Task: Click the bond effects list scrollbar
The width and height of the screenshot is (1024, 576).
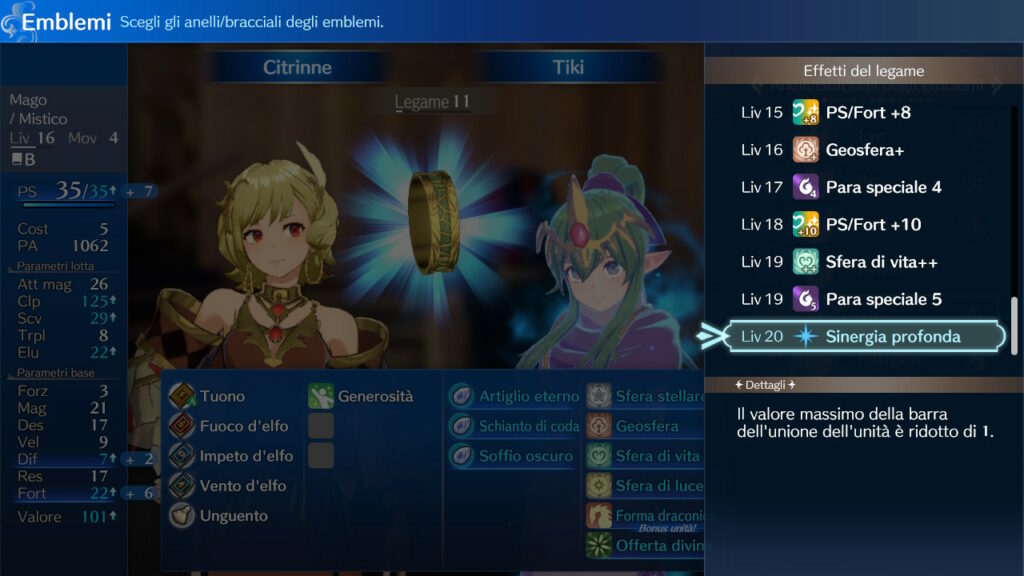Action: [1014, 325]
